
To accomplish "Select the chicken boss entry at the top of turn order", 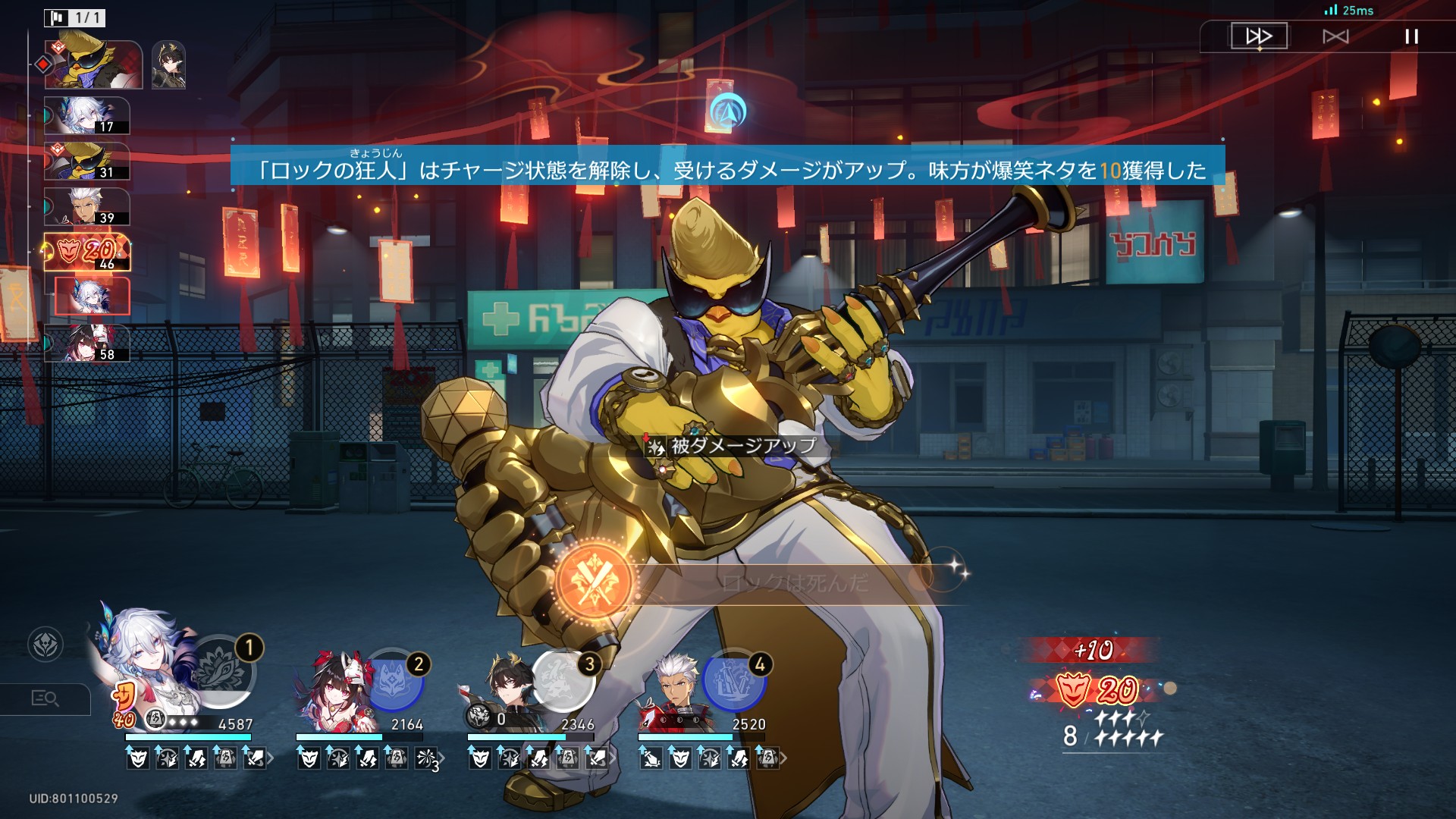I will [93, 65].
